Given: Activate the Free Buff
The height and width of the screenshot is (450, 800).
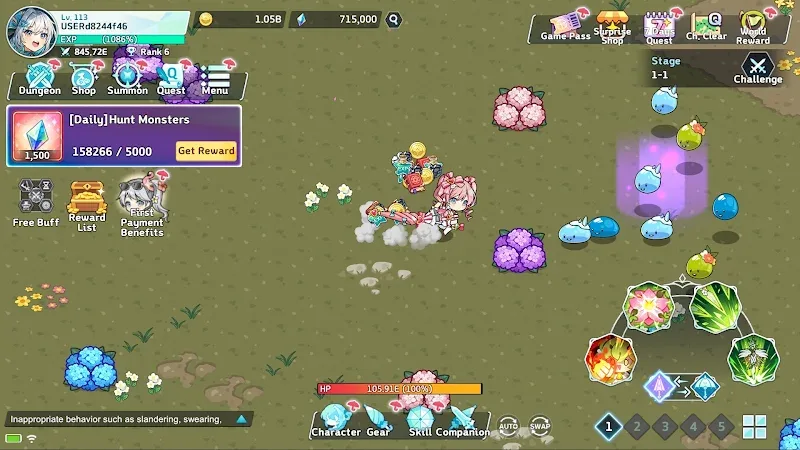Looking at the screenshot, I should click(36, 202).
